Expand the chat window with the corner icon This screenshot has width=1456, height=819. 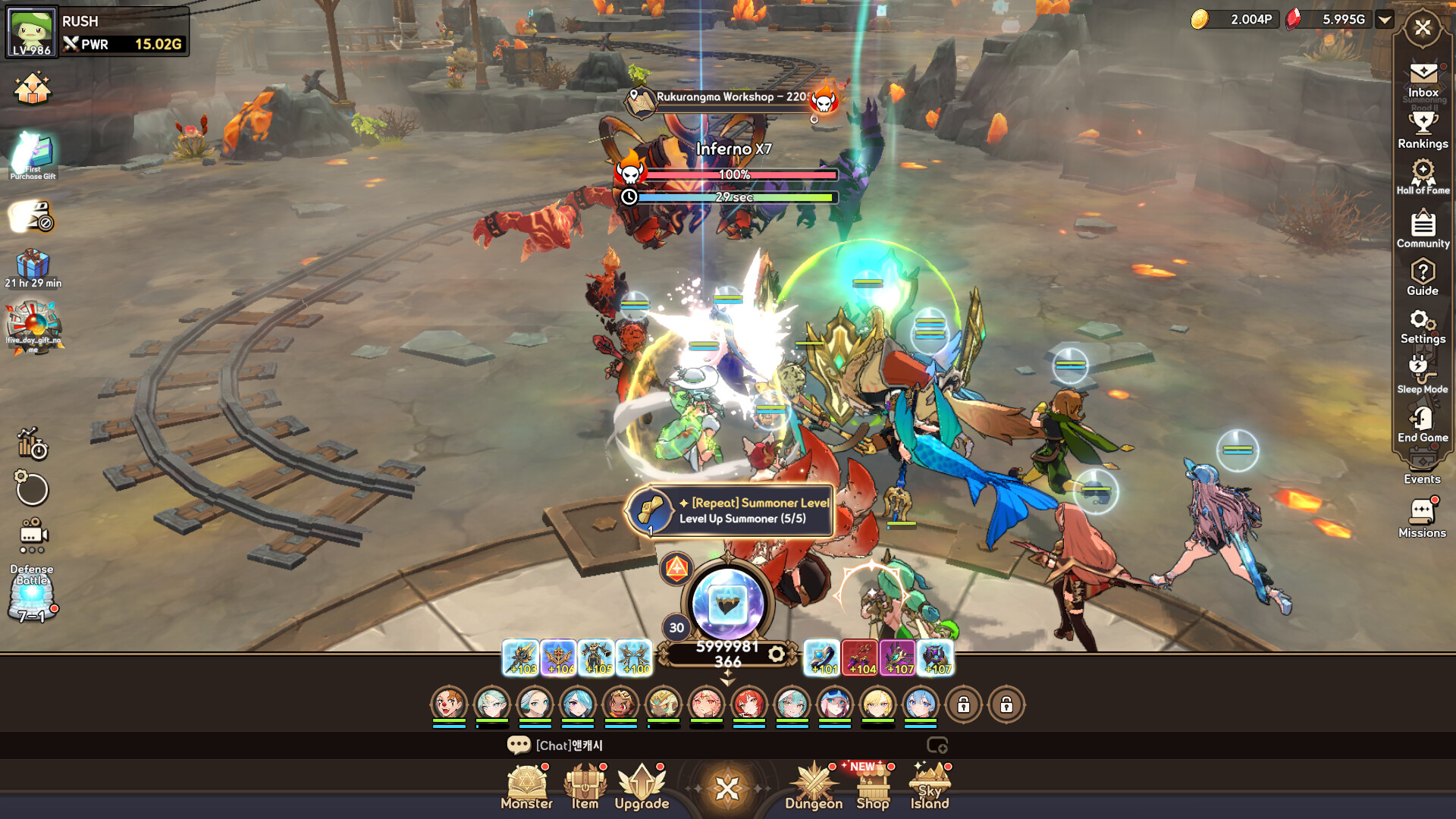point(939,746)
